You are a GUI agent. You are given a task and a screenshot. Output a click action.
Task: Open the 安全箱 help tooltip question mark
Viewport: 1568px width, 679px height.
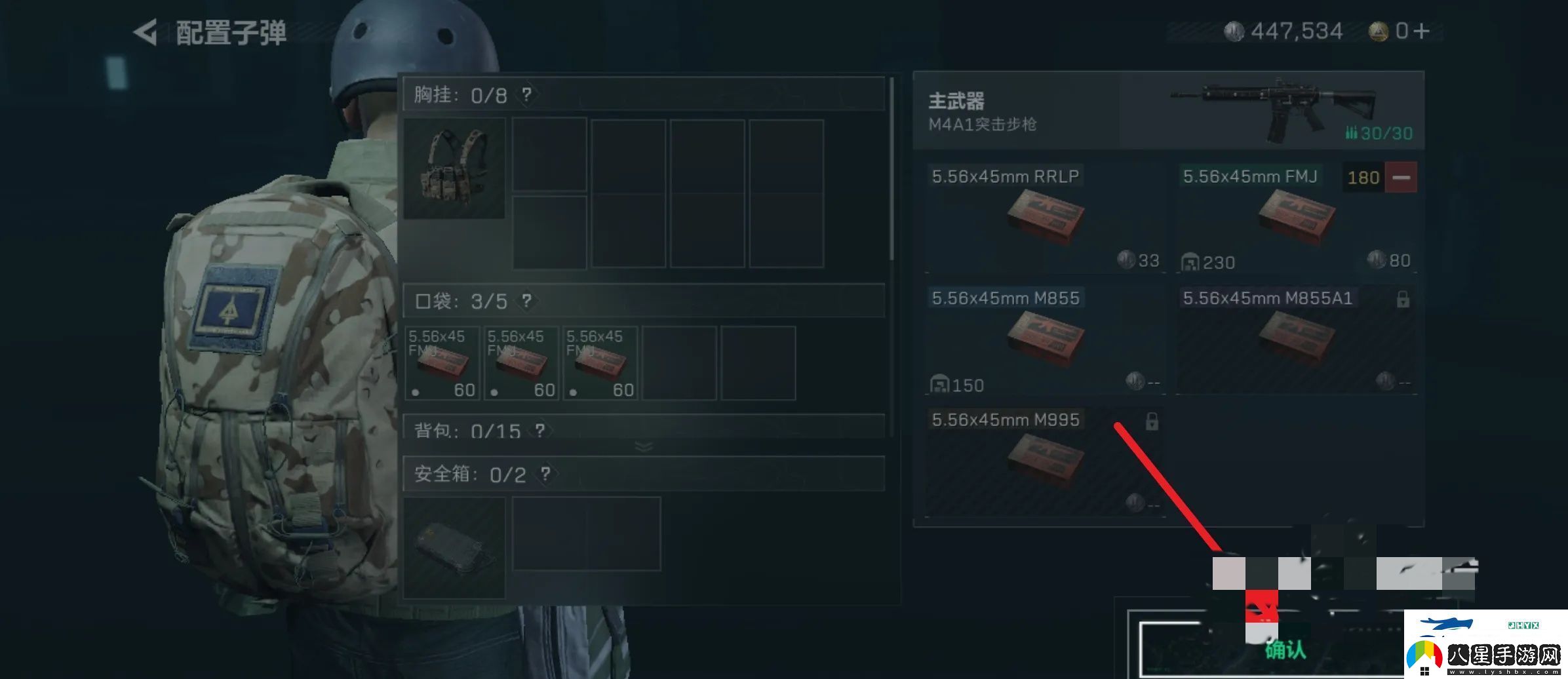click(546, 474)
